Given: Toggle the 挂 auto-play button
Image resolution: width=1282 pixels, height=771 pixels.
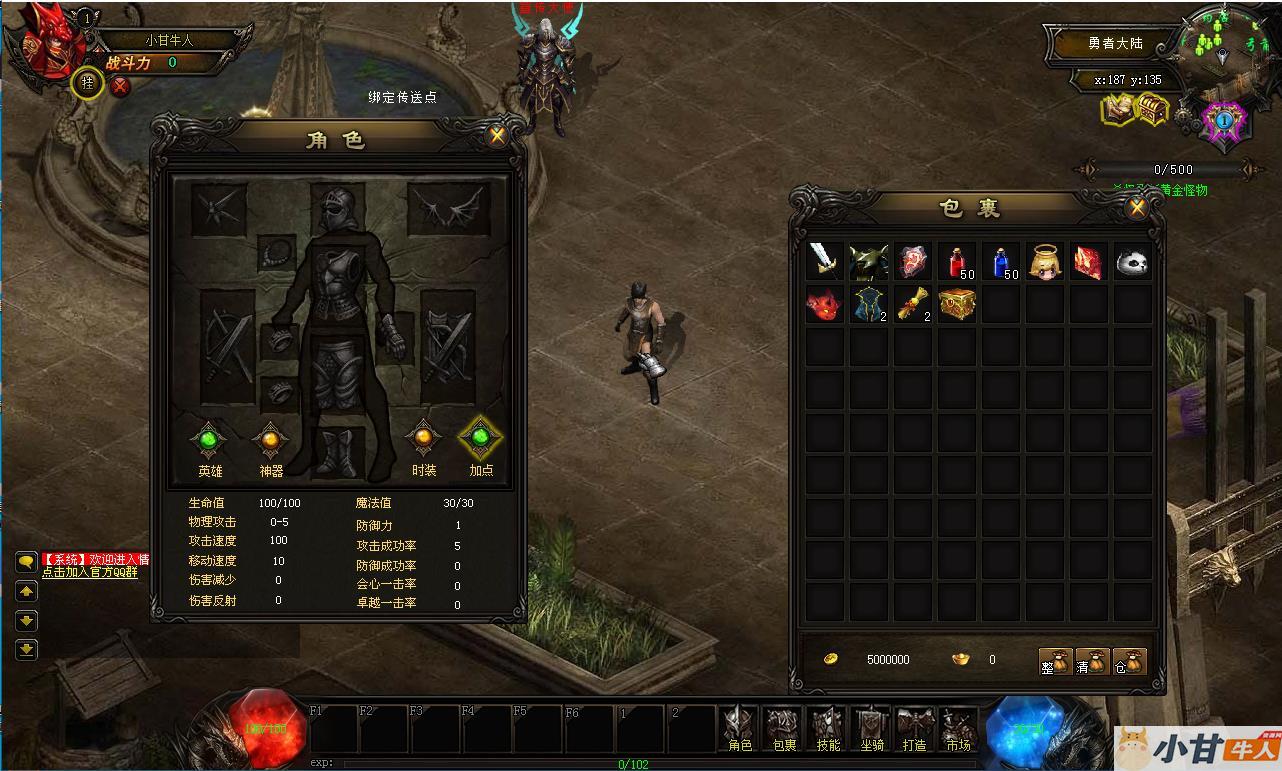Looking at the screenshot, I should point(88,84).
